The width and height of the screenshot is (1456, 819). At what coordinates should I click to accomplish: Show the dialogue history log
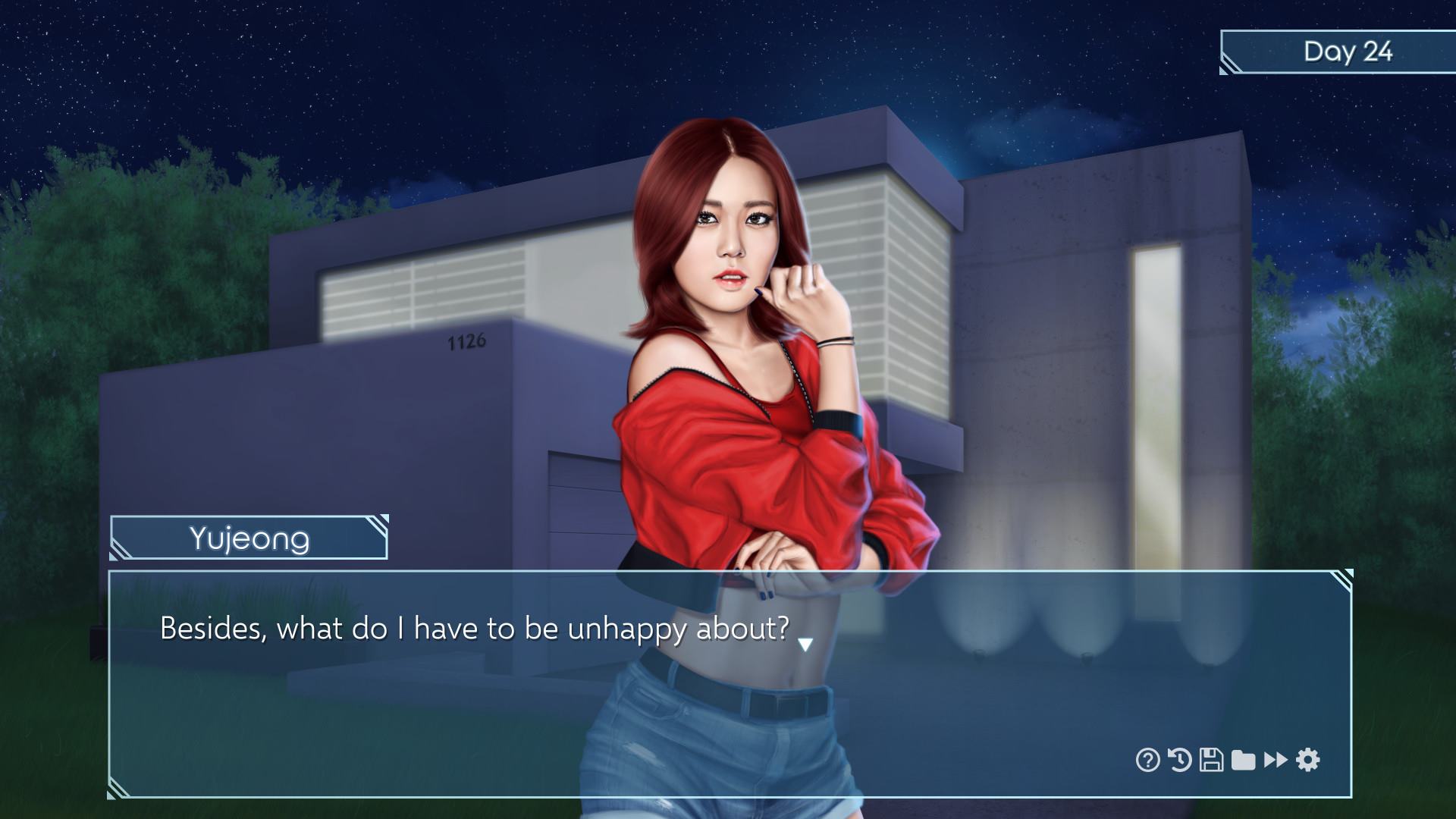coord(1179,759)
